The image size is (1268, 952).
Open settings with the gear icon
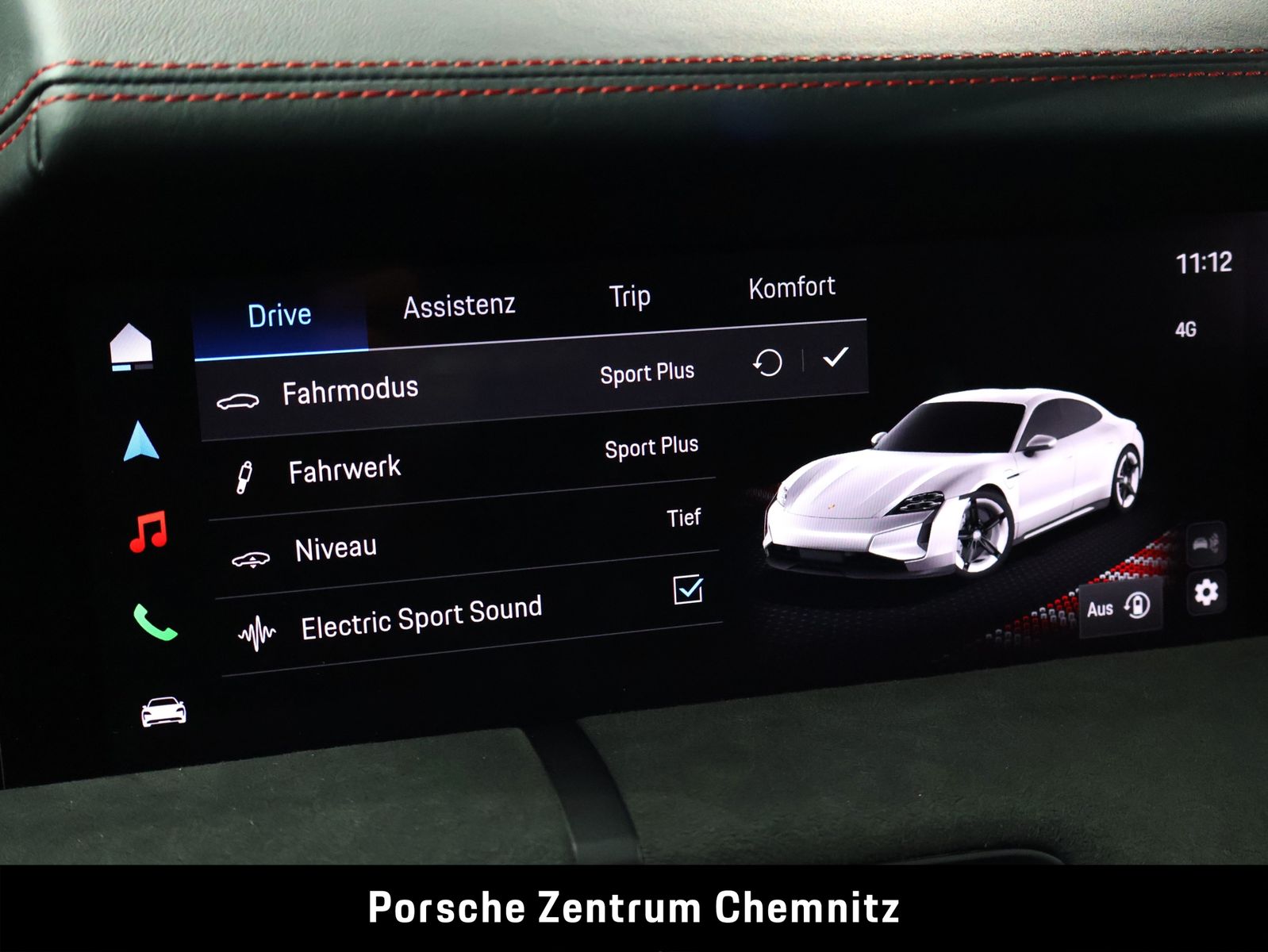click(x=1206, y=592)
